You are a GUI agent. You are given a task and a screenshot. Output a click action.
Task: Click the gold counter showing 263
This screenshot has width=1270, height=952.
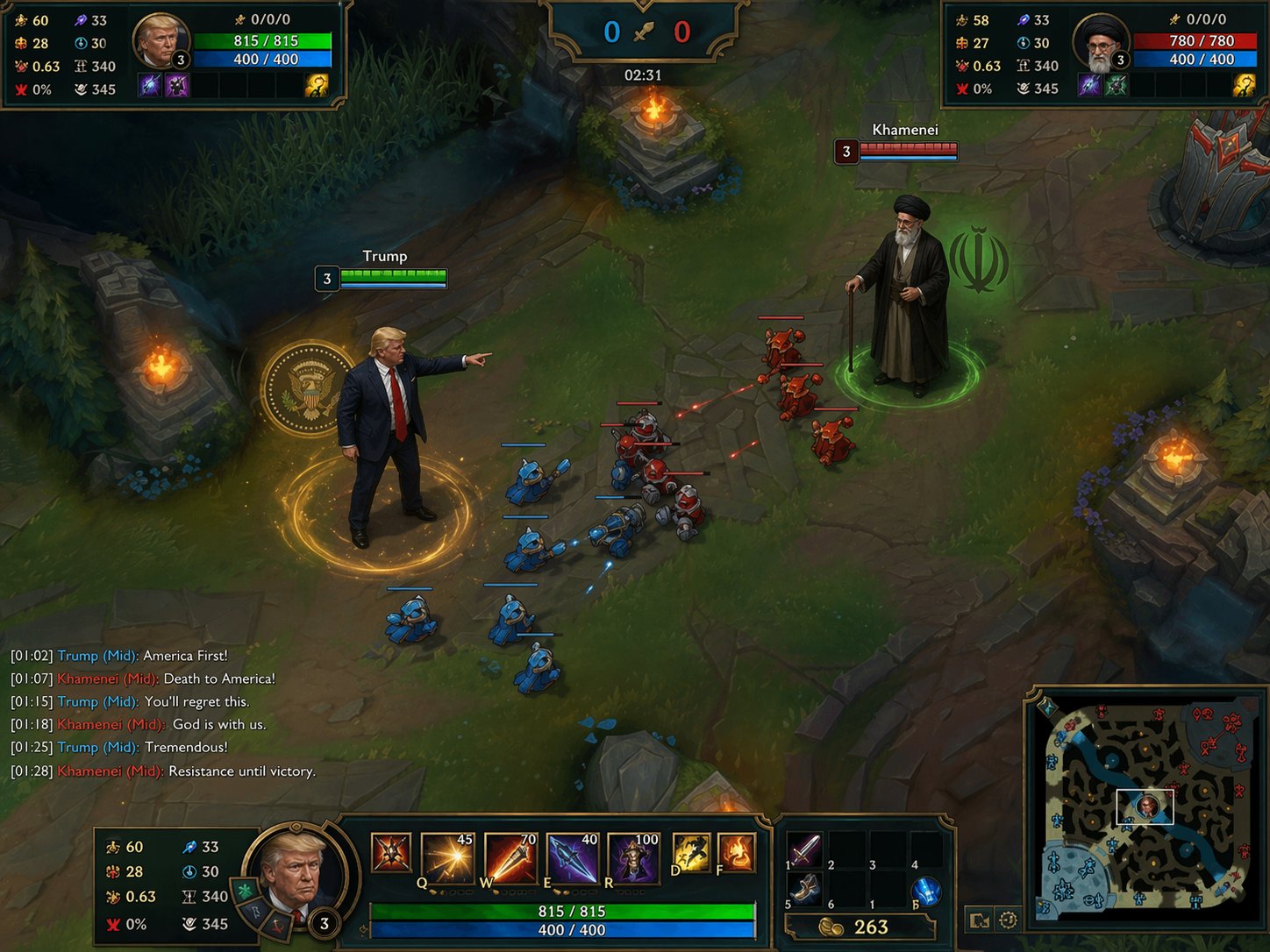click(862, 927)
